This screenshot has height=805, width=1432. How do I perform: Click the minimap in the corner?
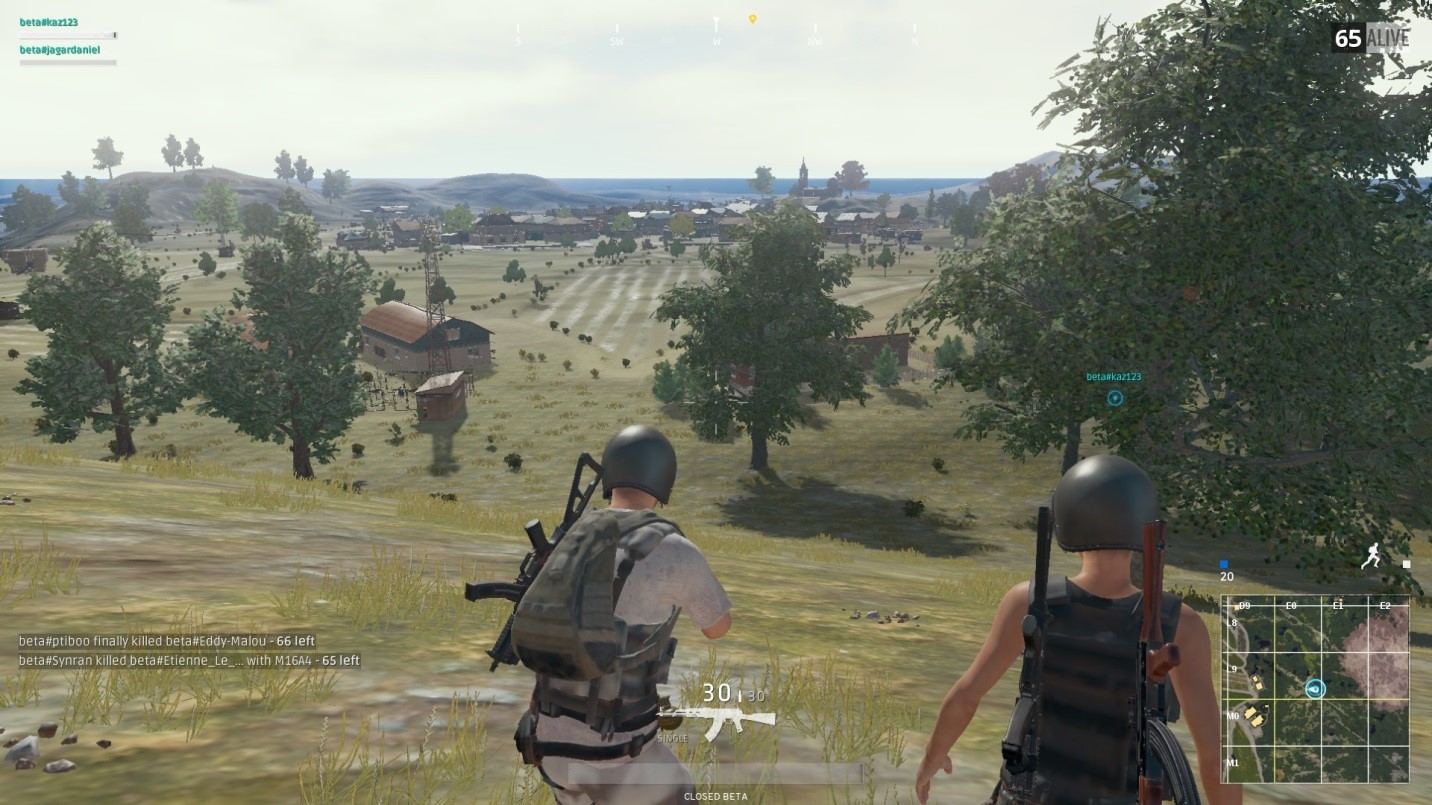(1315, 689)
